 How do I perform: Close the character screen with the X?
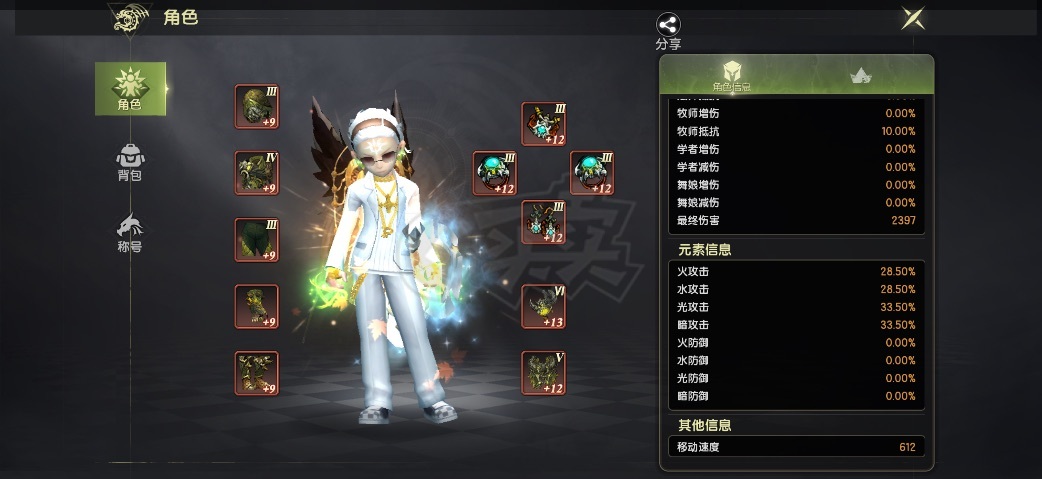coord(912,18)
